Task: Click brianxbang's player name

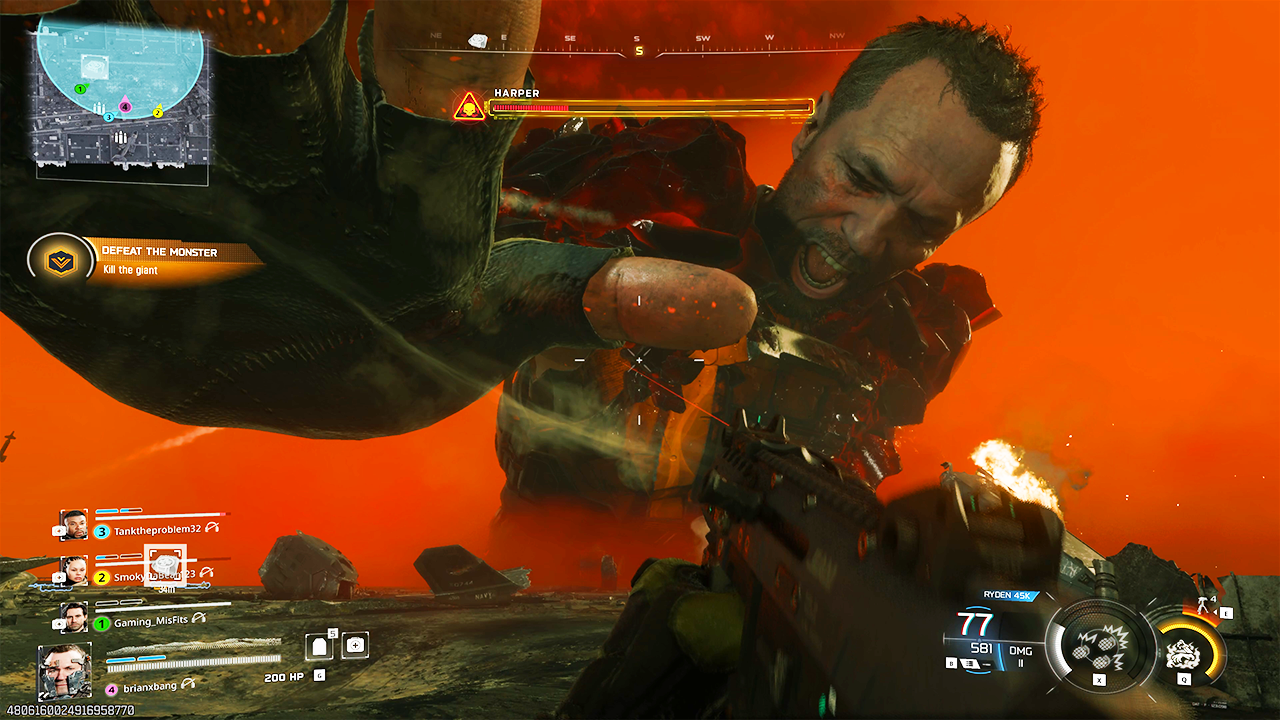Action: pos(150,685)
